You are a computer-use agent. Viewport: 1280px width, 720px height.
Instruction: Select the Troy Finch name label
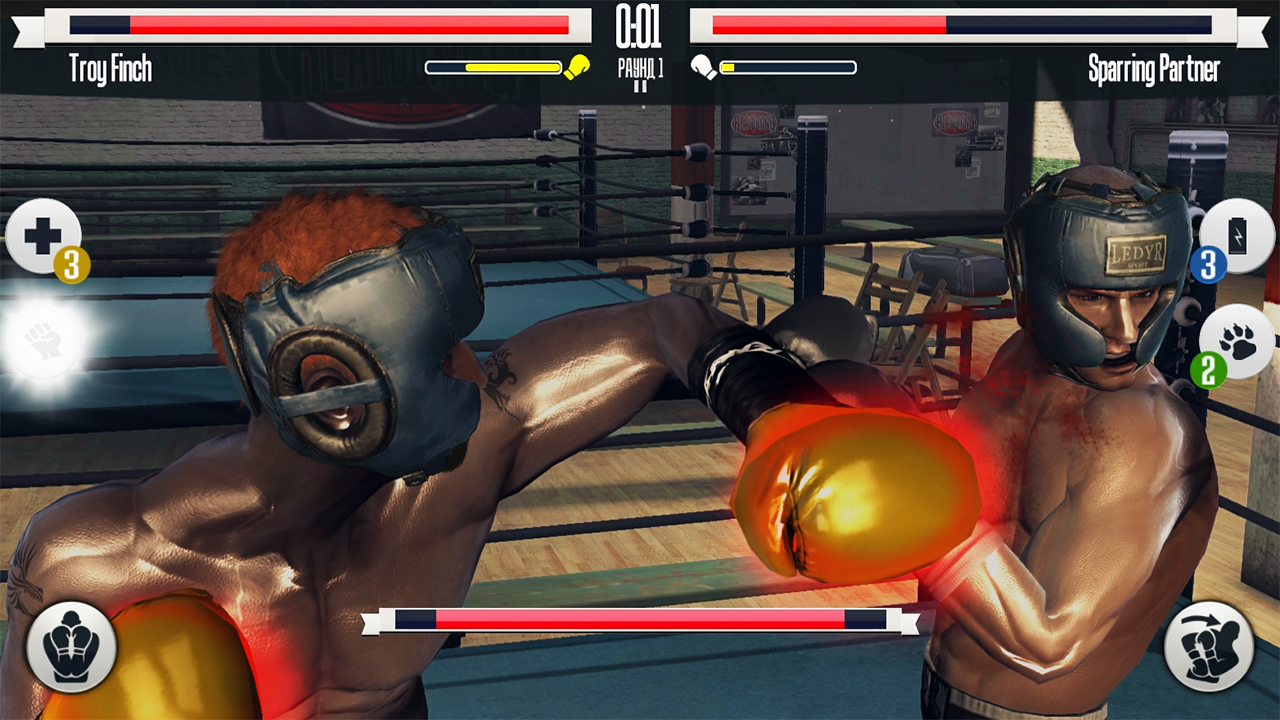click(110, 70)
